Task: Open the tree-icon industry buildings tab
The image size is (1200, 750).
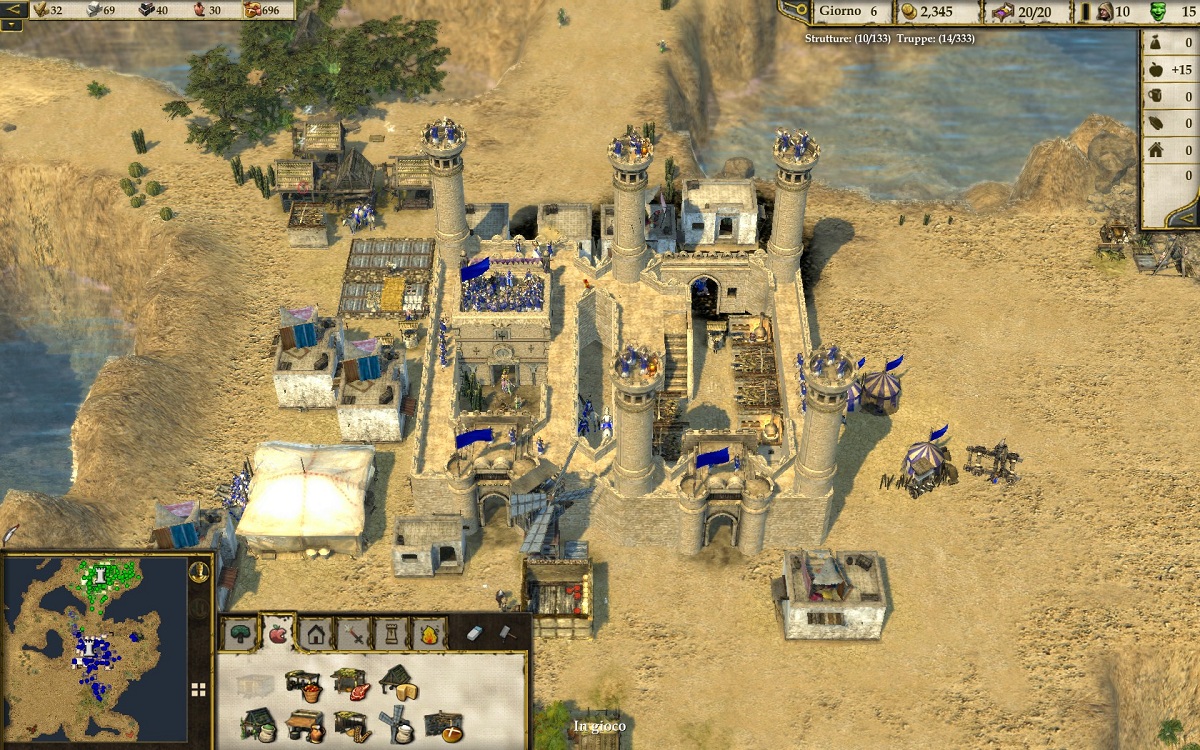Action: [x=240, y=633]
